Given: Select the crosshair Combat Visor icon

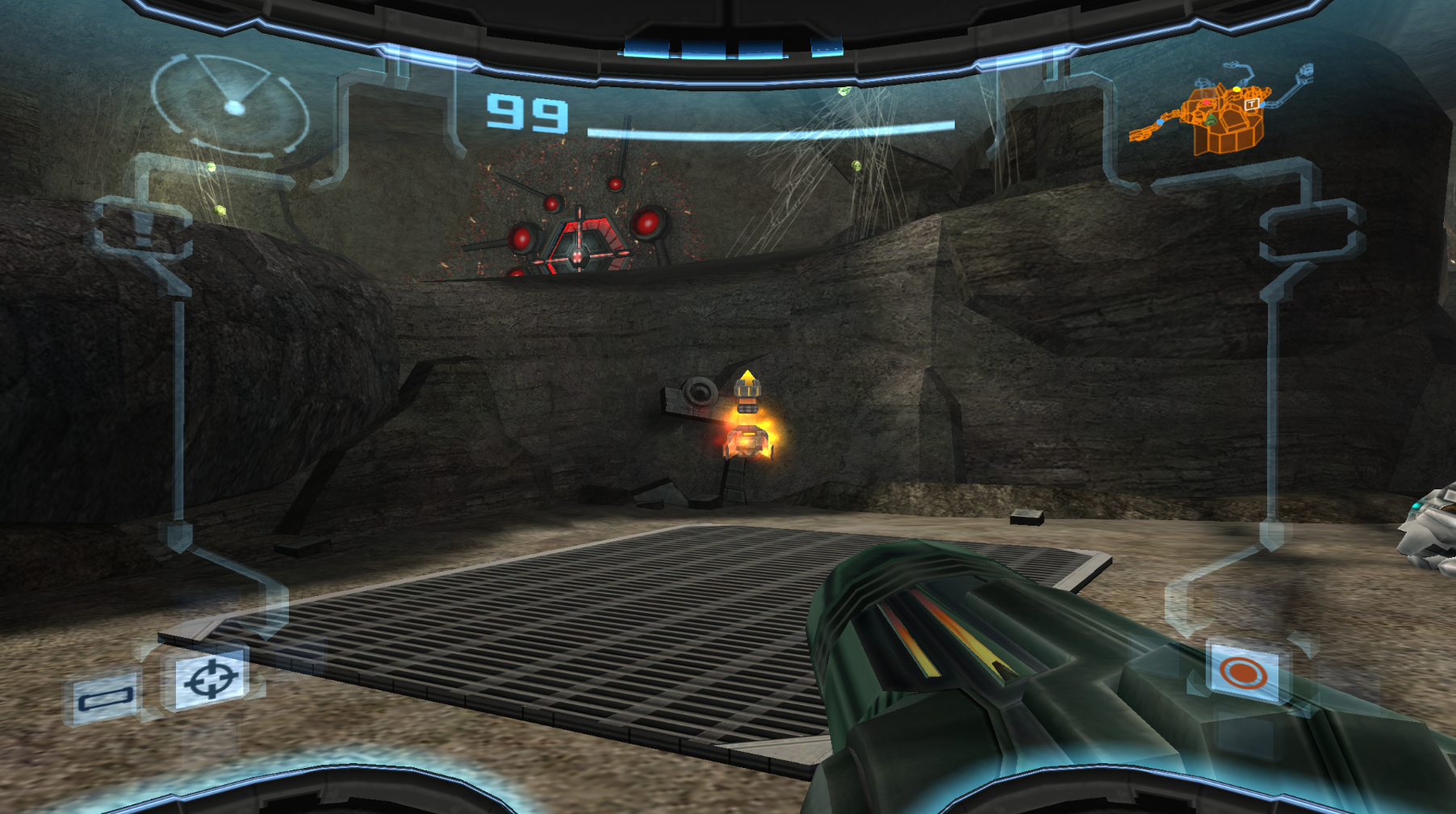Looking at the screenshot, I should click(212, 678).
